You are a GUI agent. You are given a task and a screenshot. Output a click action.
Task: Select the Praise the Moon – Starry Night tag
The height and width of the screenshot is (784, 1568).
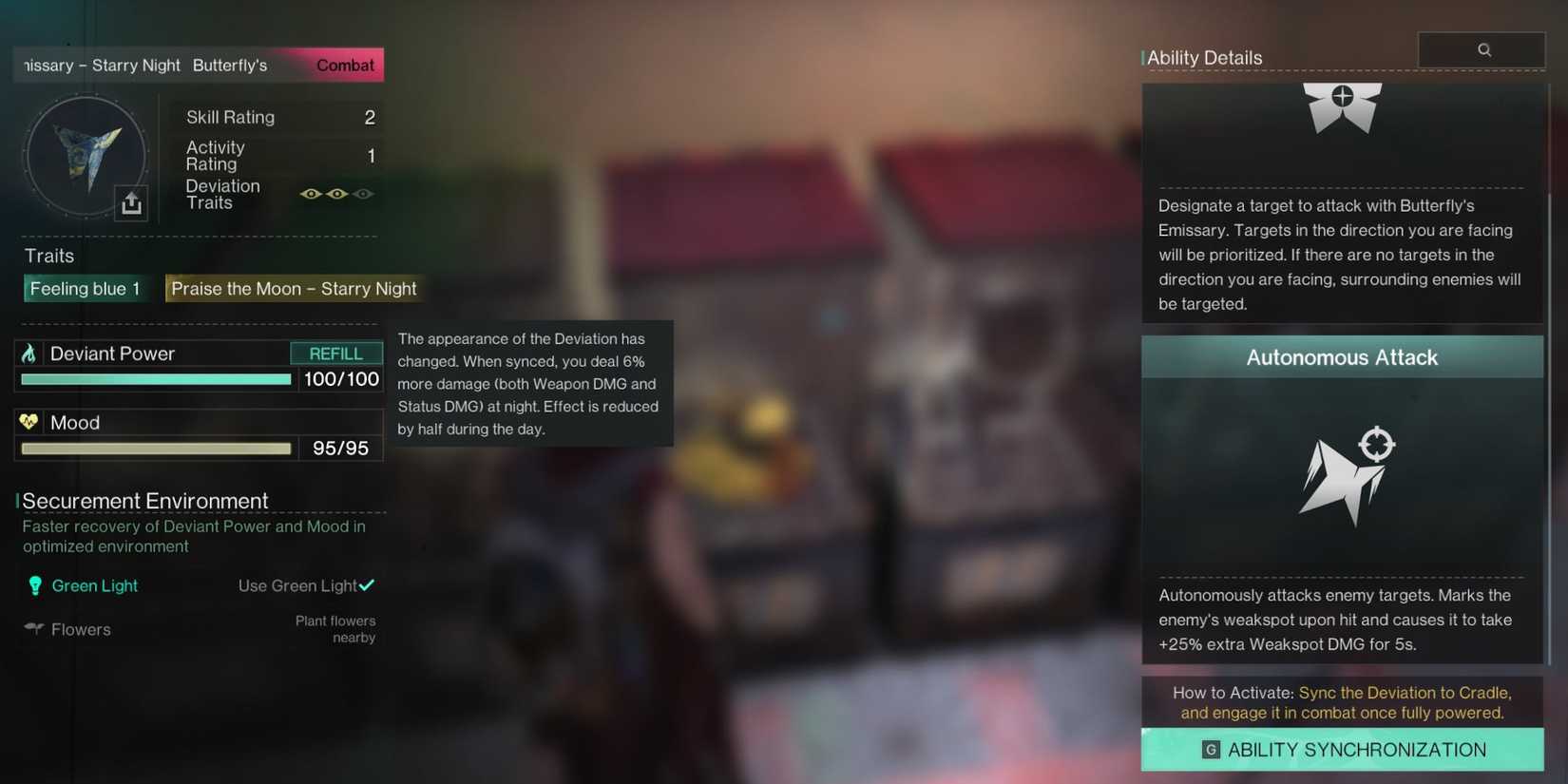click(294, 288)
